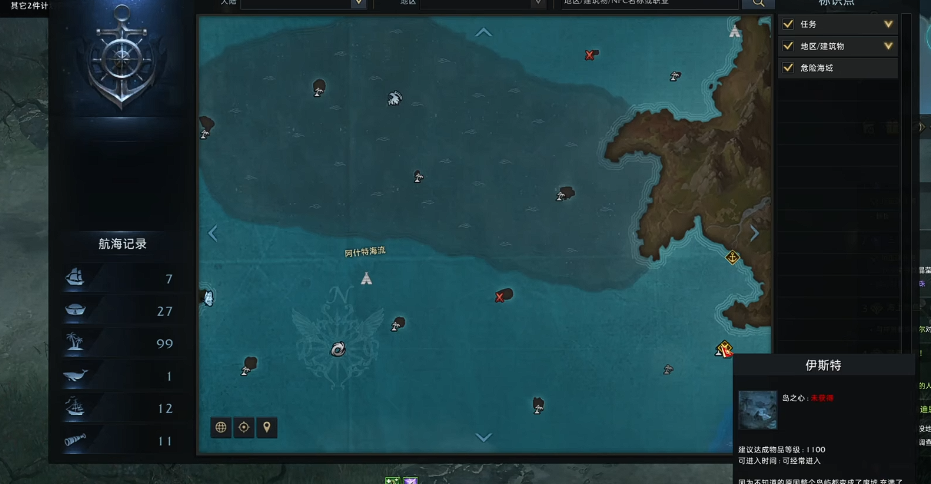Click the map pin marker button
The width and height of the screenshot is (931, 484).
point(266,427)
